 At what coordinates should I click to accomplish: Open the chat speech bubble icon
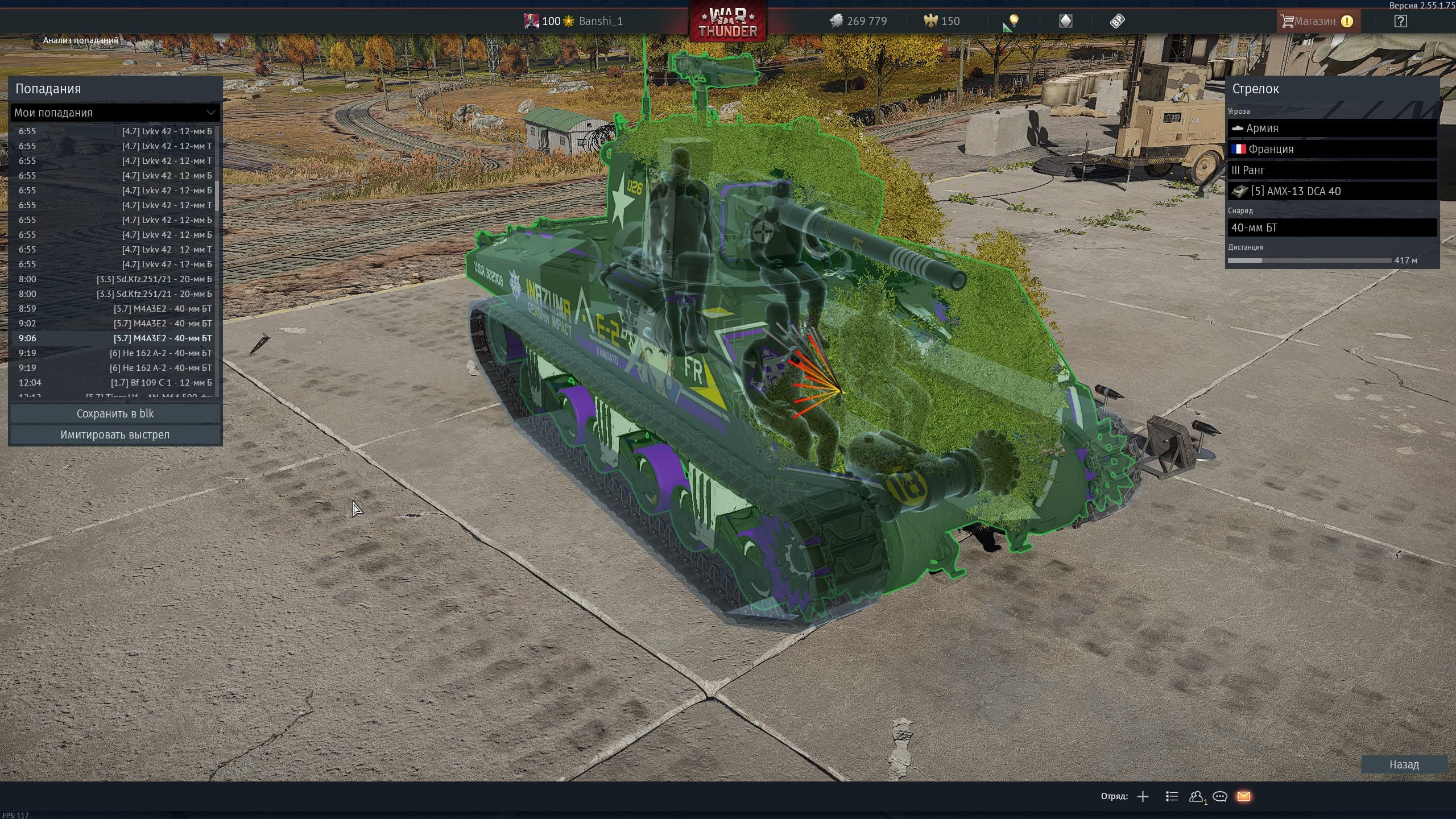(x=1219, y=796)
